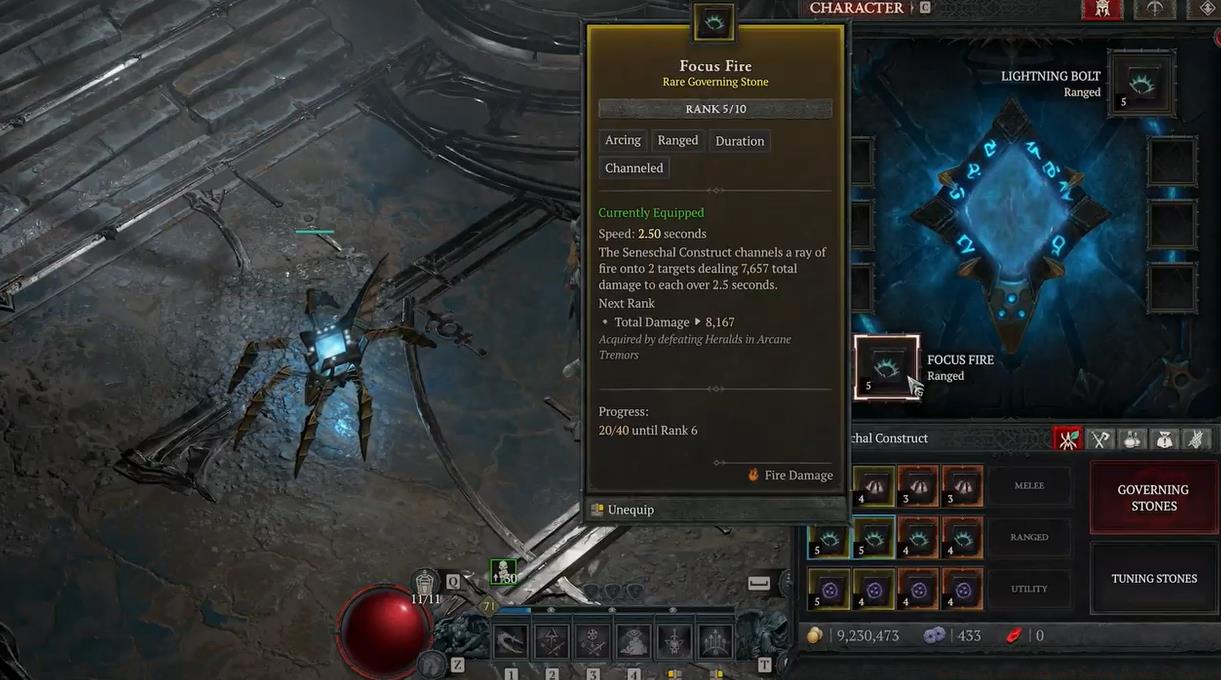Pick the rank 5 utility stone
This screenshot has width=1221, height=680.
point(829,589)
